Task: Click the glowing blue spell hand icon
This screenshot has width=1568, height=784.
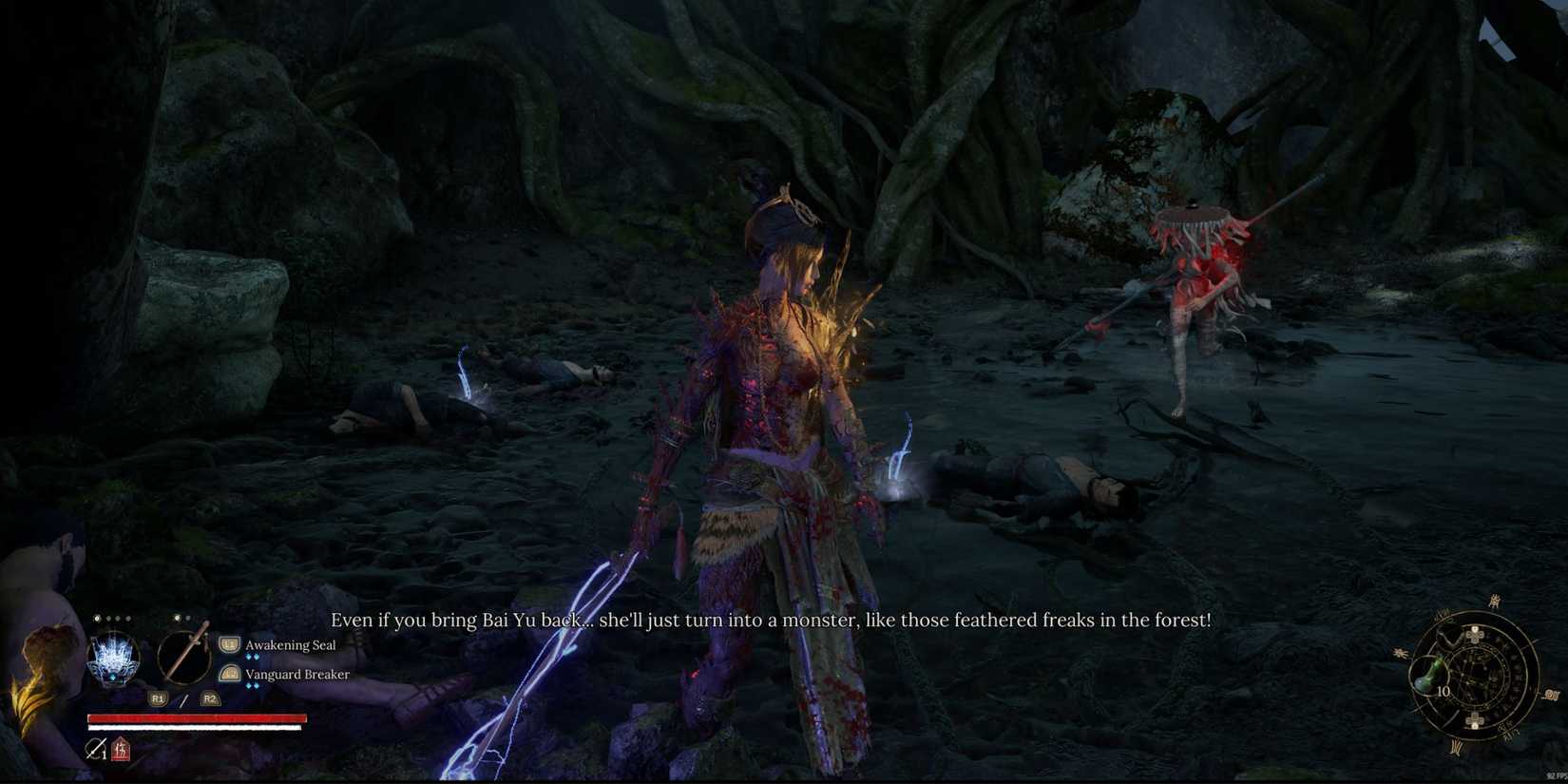Action: 112,659
